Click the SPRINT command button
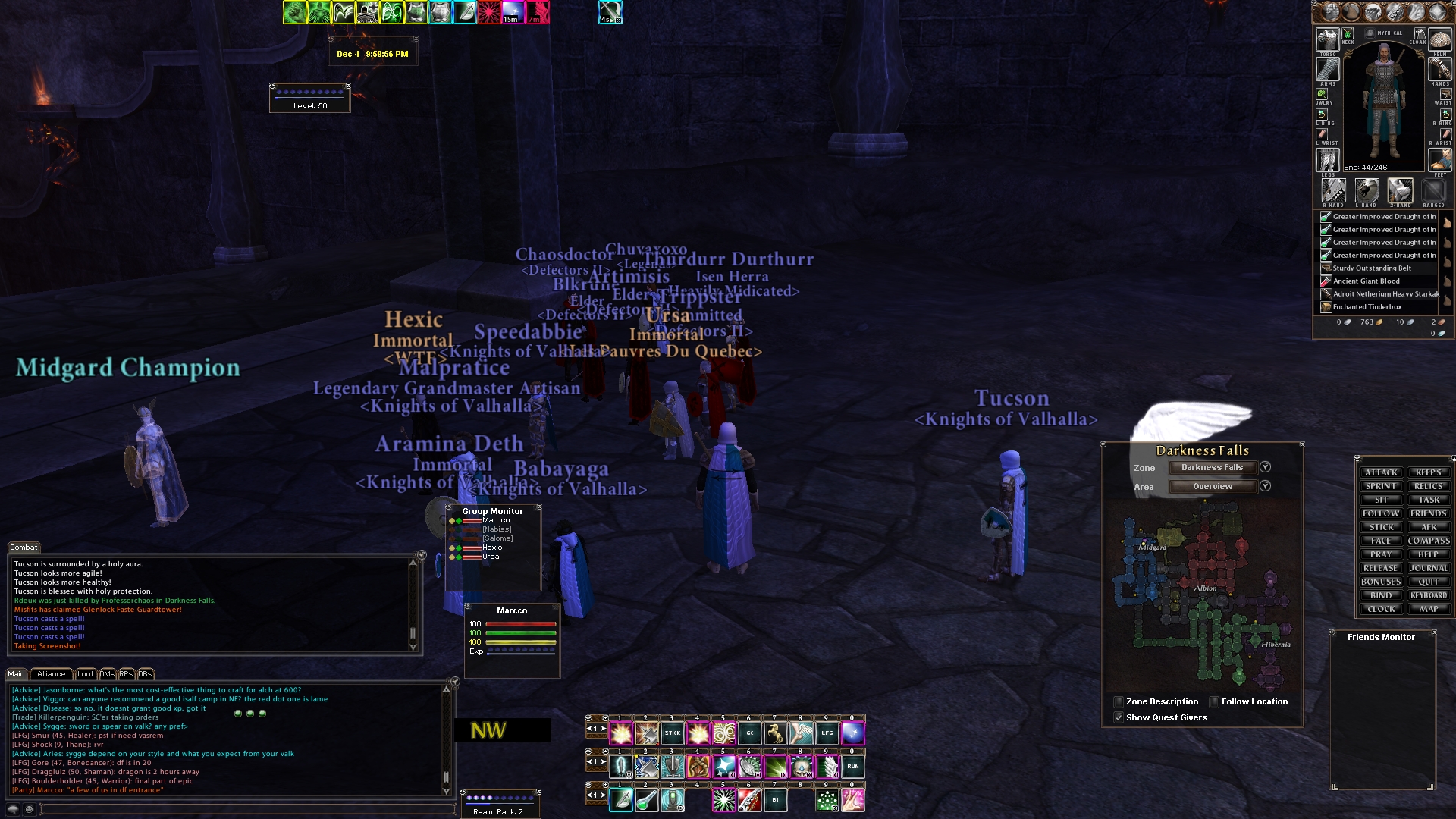1456x819 pixels. click(x=1381, y=486)
